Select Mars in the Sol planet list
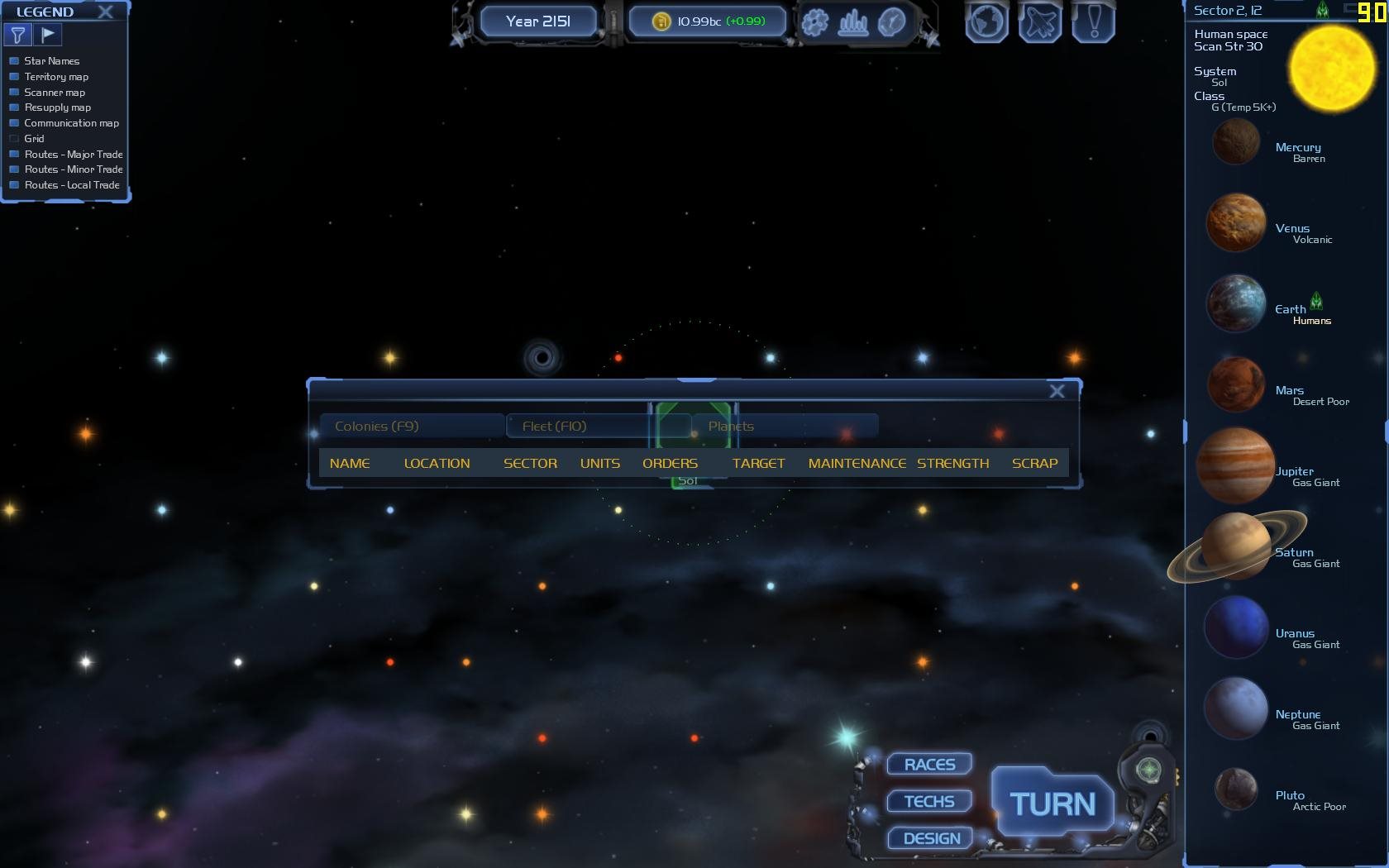 click(x=1236, y=385)
